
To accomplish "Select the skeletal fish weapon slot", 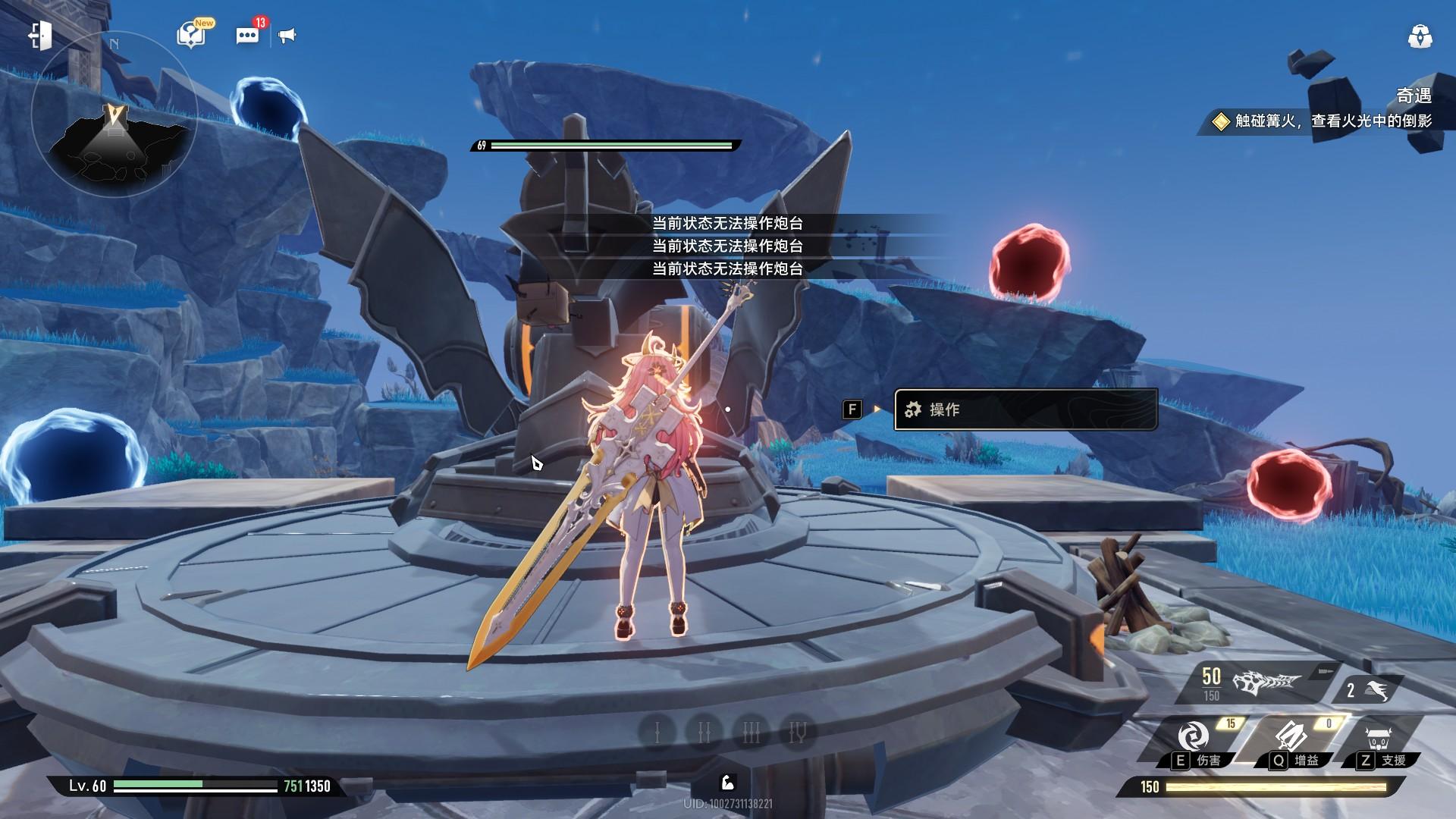I will [x=1265, y=684].
